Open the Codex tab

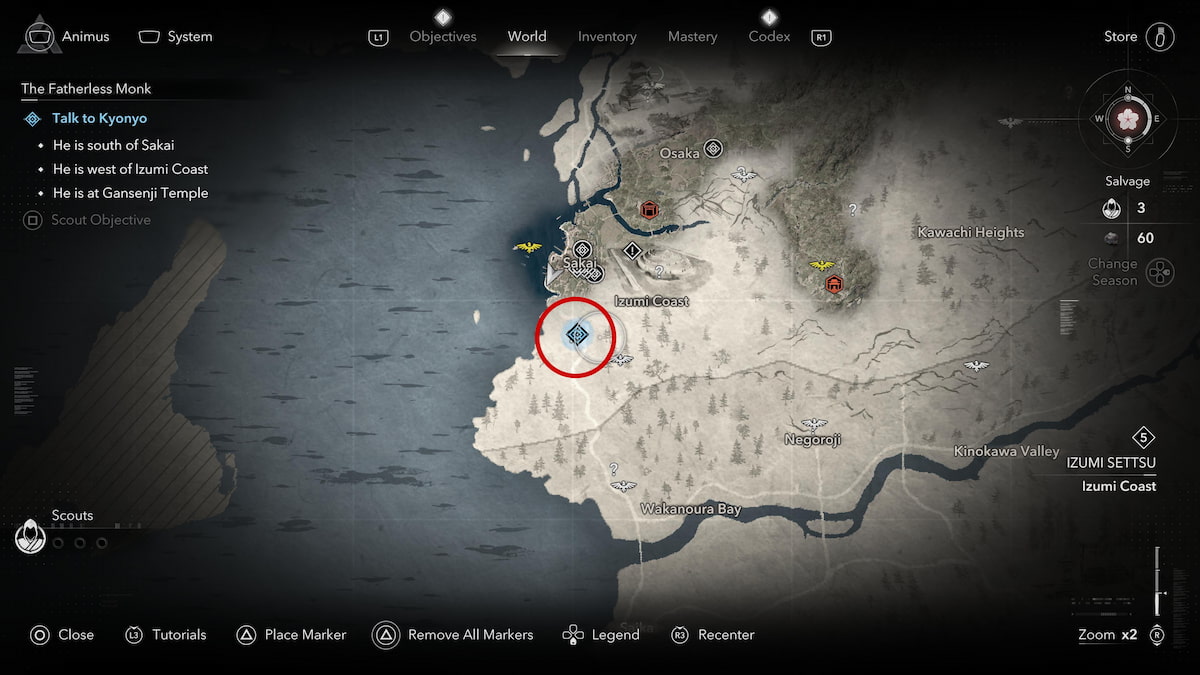[x=769, y=37]
